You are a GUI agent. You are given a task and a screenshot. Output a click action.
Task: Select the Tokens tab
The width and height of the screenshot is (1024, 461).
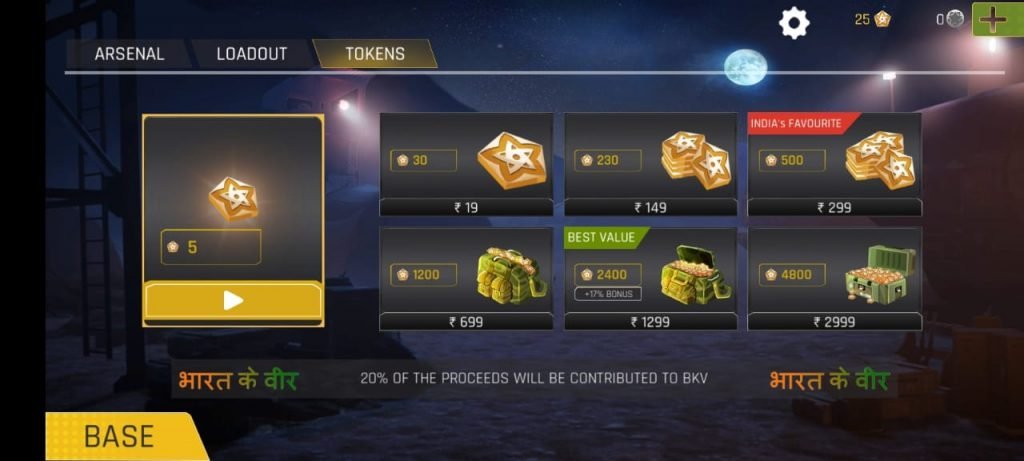pyautogui.click(x=375, y=54)
